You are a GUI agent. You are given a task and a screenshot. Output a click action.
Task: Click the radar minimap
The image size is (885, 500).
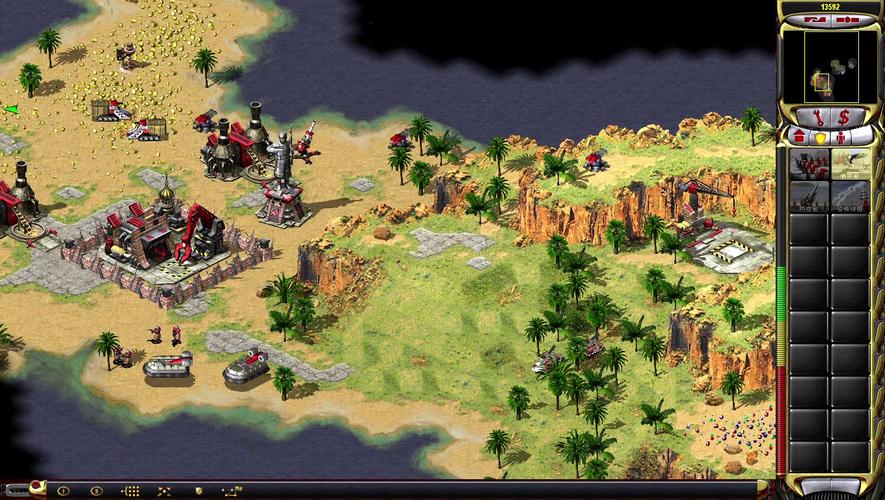[829, 67]
